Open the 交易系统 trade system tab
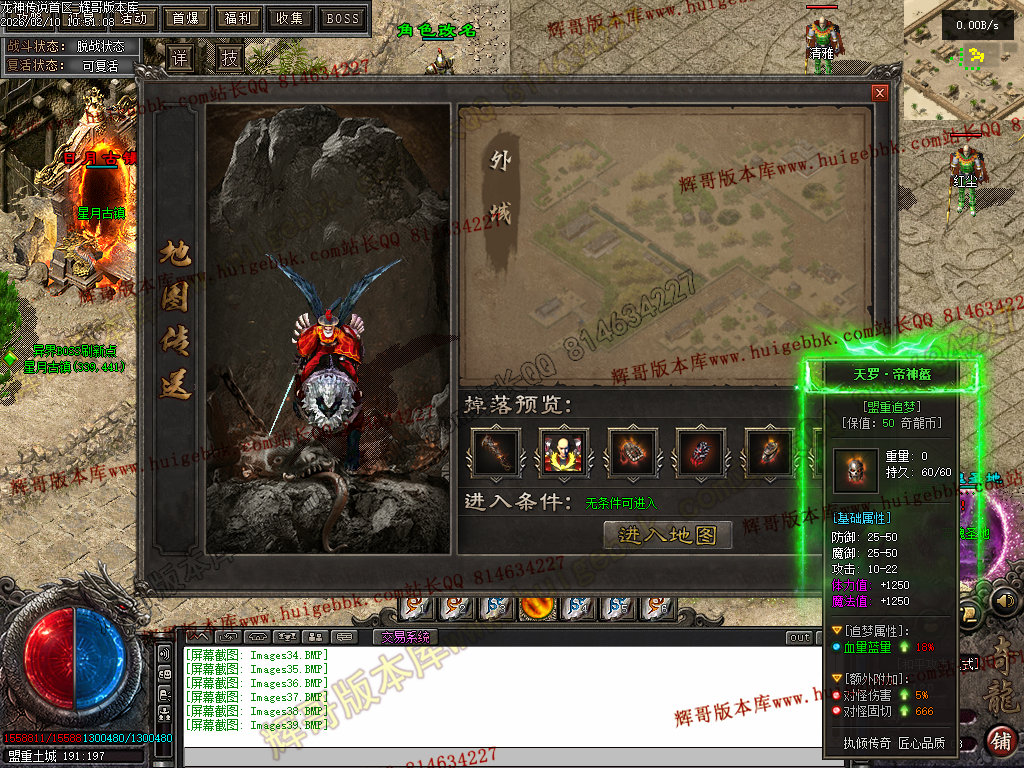Image resolution: width=1024 pixels, height=768 pixels. coord(406,637)
